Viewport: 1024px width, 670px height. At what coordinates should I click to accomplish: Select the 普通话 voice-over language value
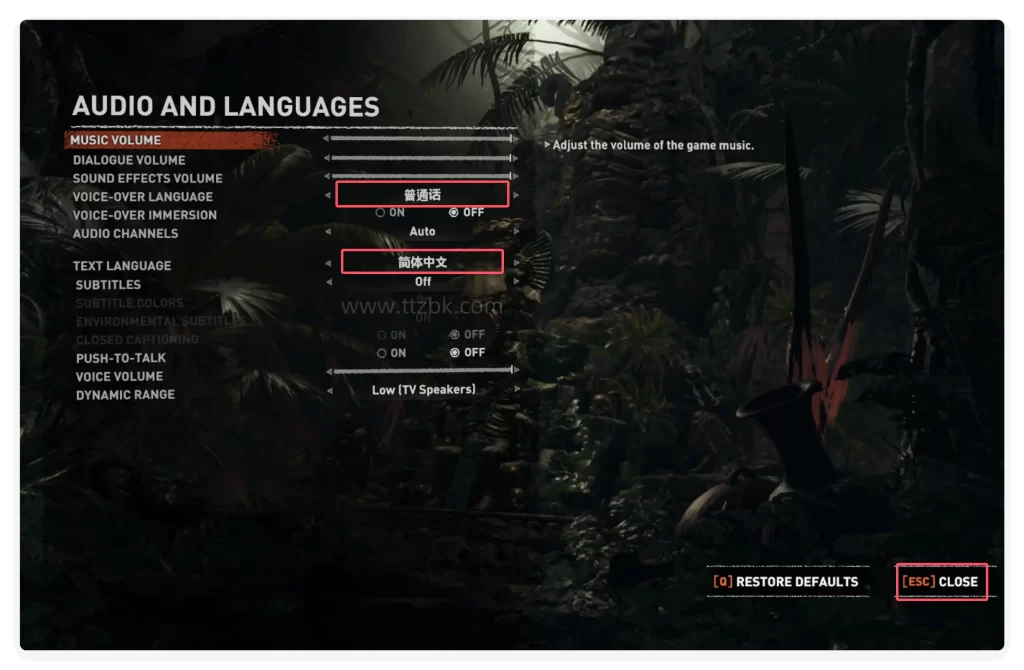[422, 195]
